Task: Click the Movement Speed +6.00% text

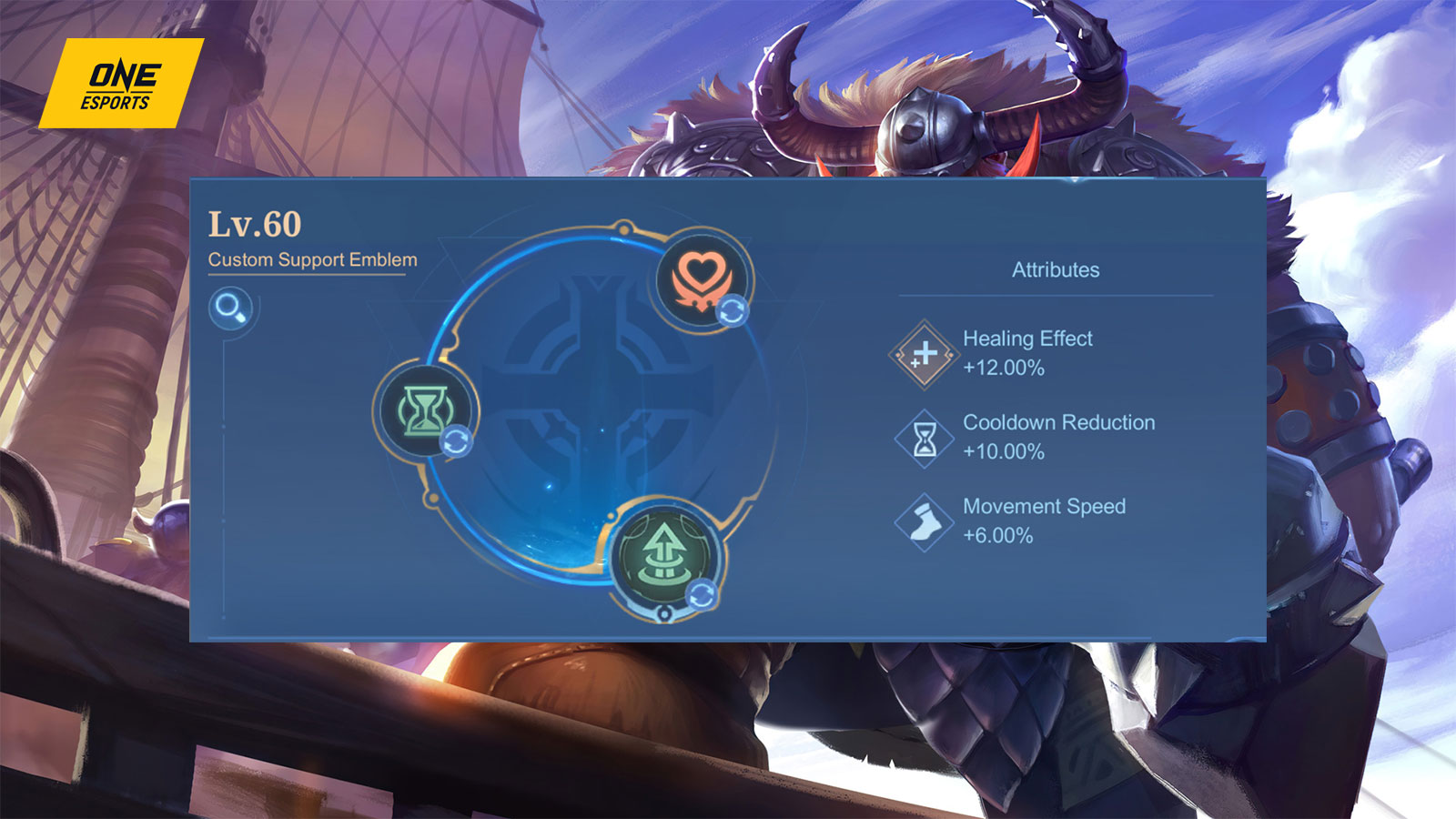Action: coord(1044,521)
